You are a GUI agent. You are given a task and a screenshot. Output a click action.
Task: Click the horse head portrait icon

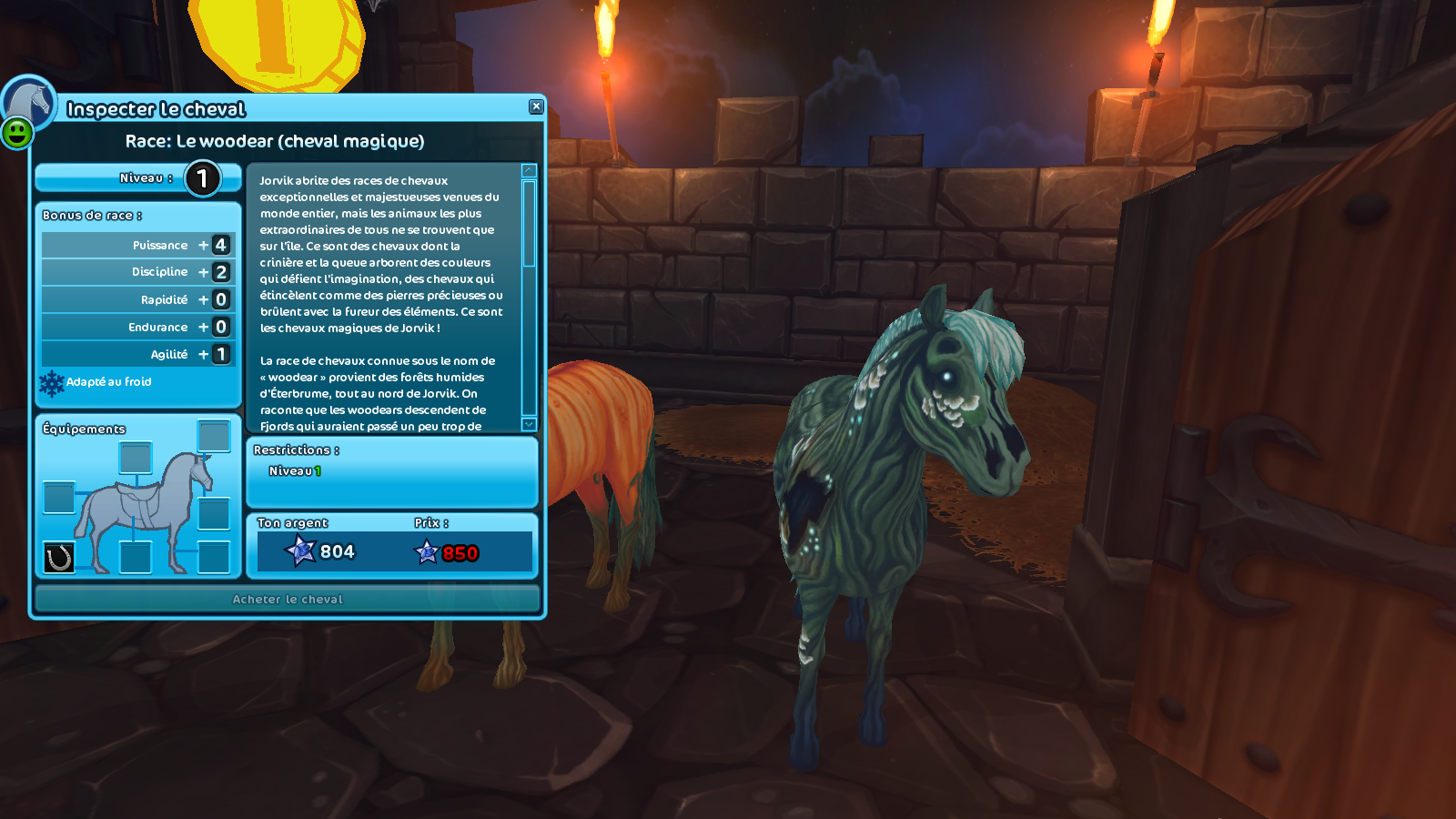[31, 99]
